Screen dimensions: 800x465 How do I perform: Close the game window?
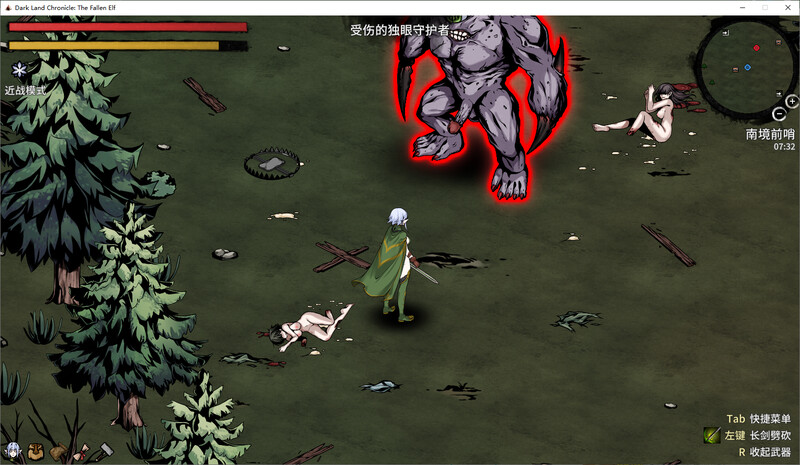788,7
